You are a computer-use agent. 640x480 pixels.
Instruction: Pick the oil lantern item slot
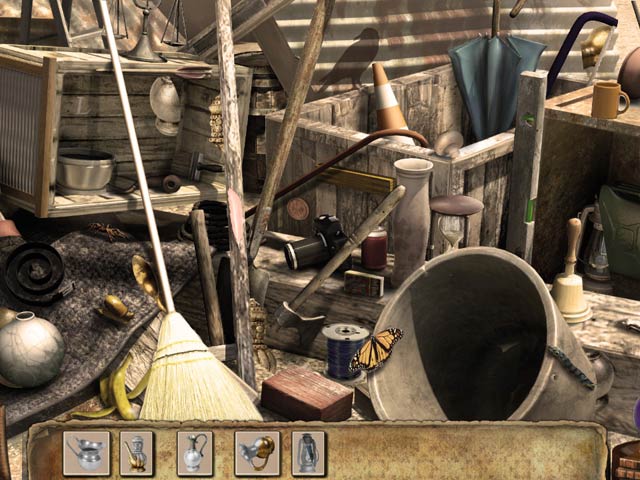pos(308,452)
